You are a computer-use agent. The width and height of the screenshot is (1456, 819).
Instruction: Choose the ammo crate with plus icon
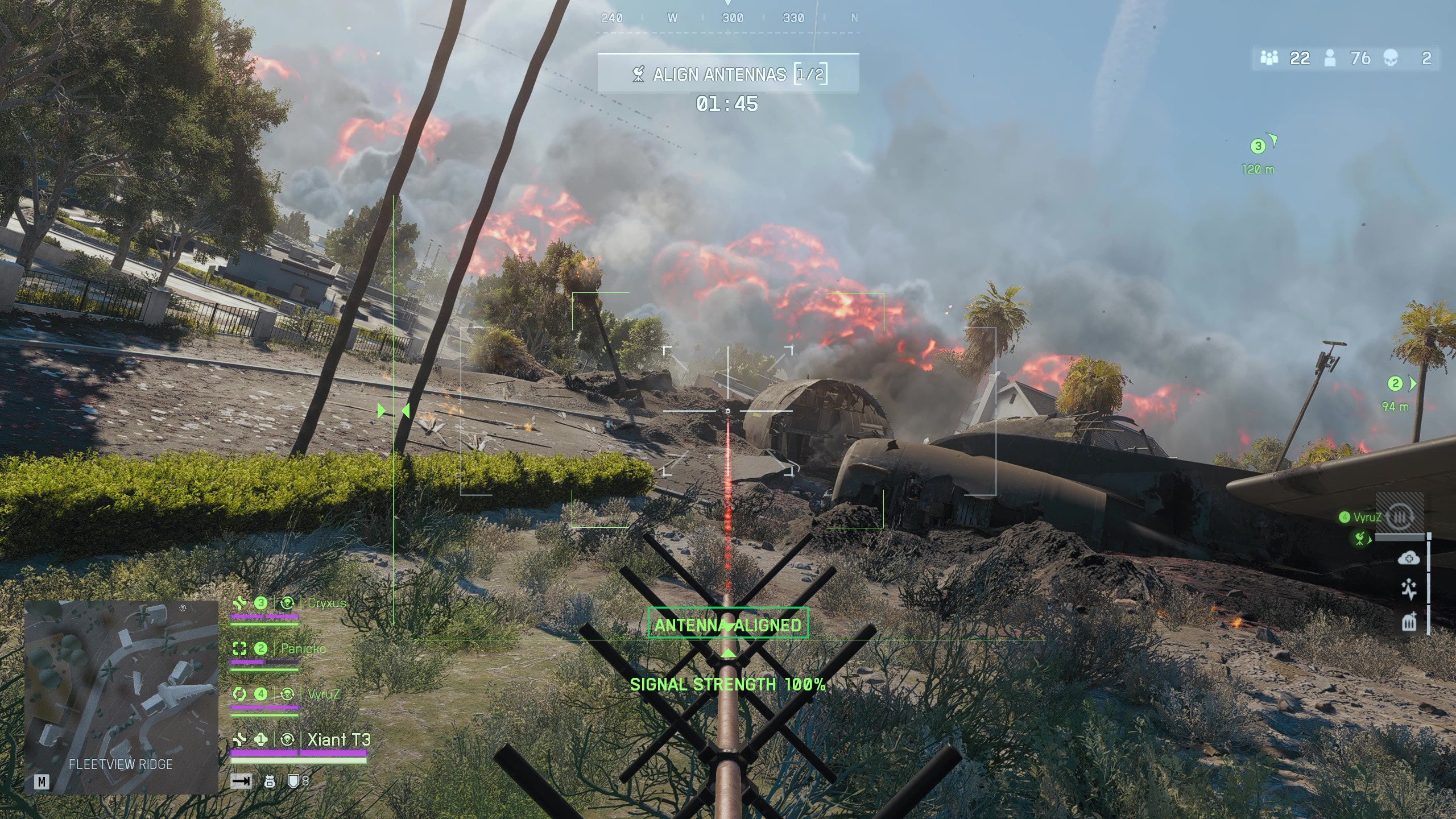pos(1409,622)
